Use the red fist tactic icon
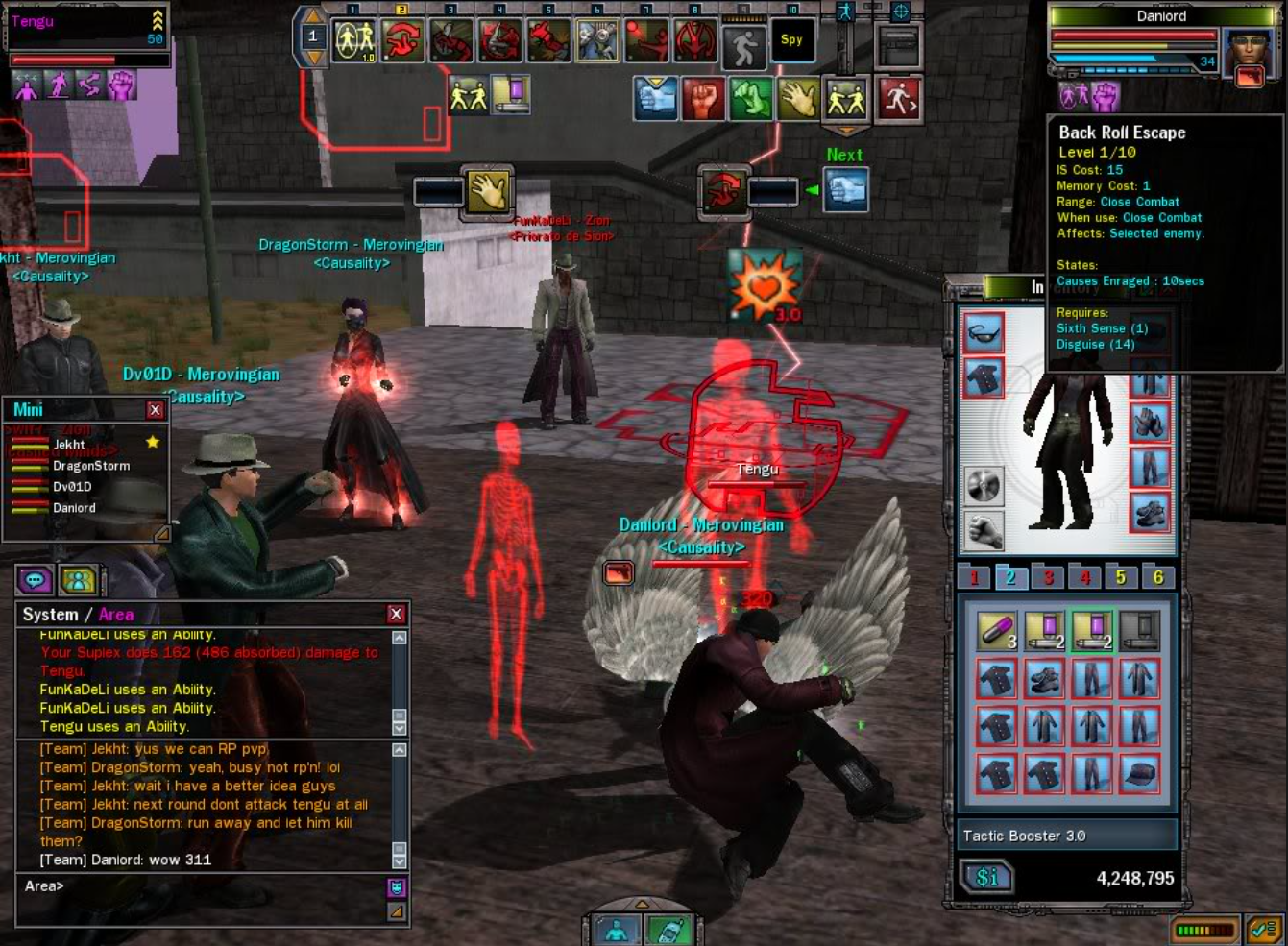 pyautogui.click(x=703, y=100)
